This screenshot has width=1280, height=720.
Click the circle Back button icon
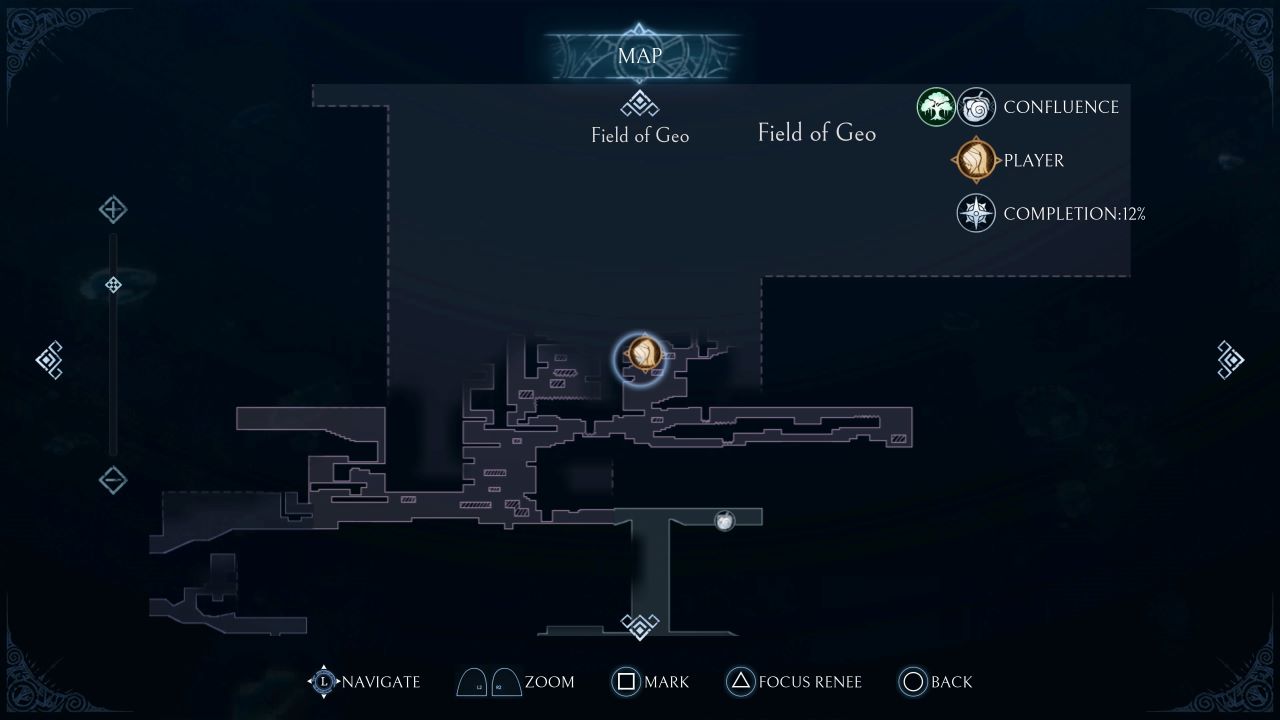[x=912, y=682]
